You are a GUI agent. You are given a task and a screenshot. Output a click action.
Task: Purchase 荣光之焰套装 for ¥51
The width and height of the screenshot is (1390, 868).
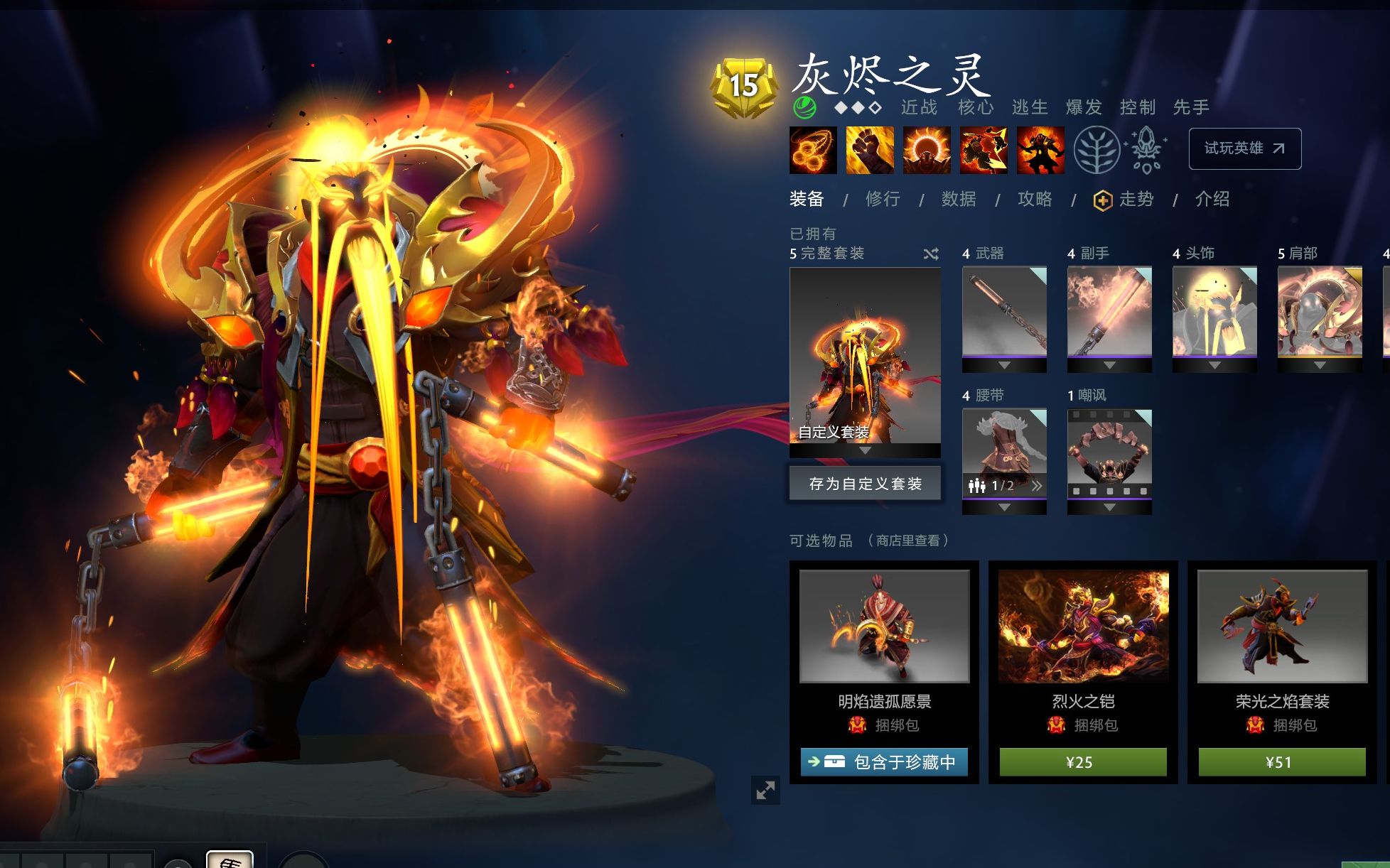pos(1282,762)
